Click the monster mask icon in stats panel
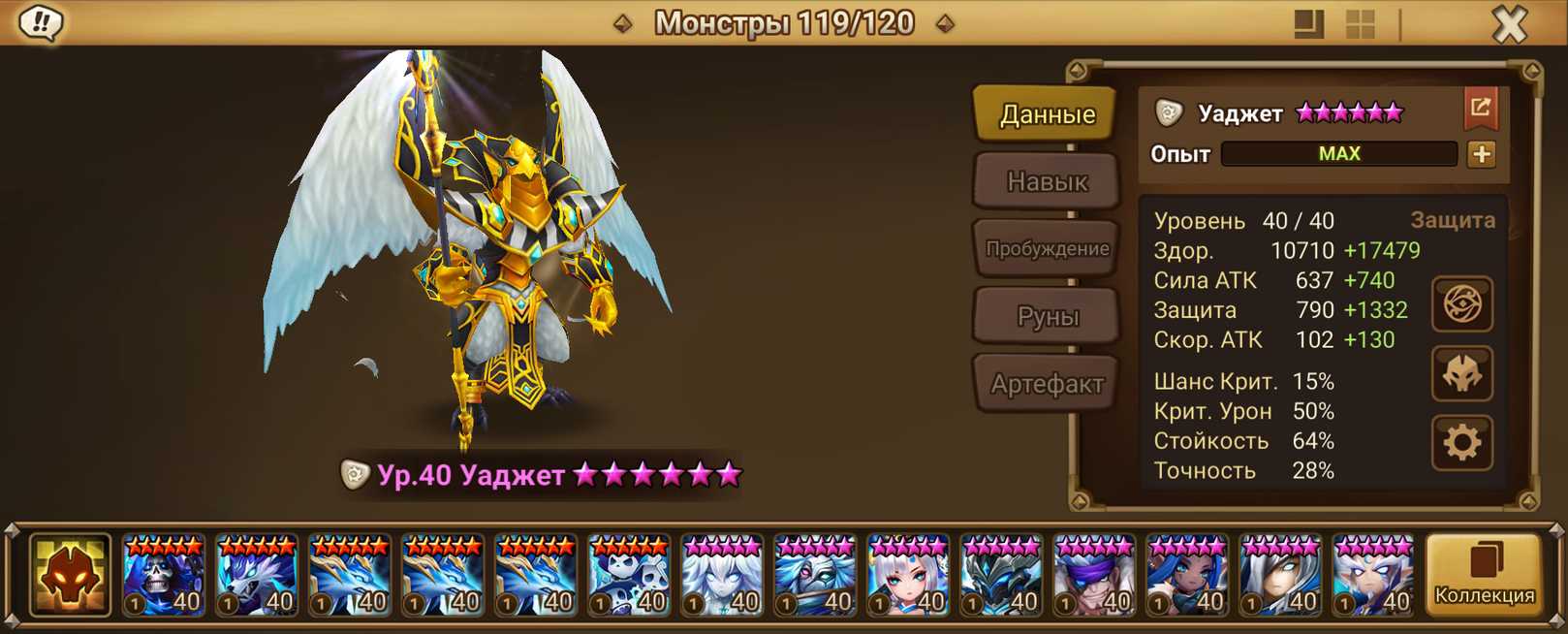This screenshot has width=1568, height=634. (1461, 374)
